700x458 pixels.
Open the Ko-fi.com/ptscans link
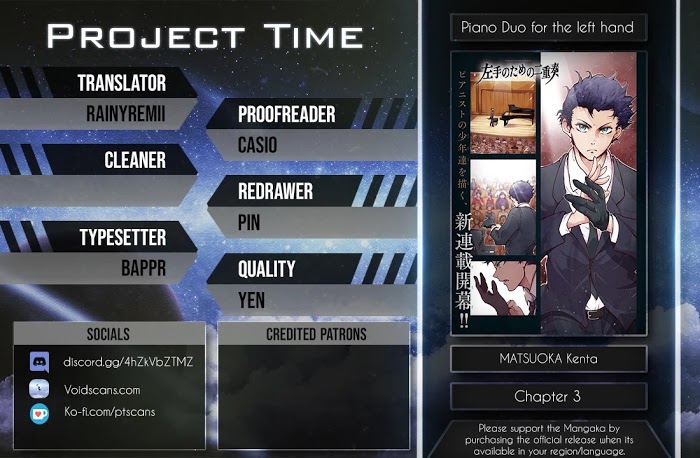pyautogui.click(x=108, y=412)
